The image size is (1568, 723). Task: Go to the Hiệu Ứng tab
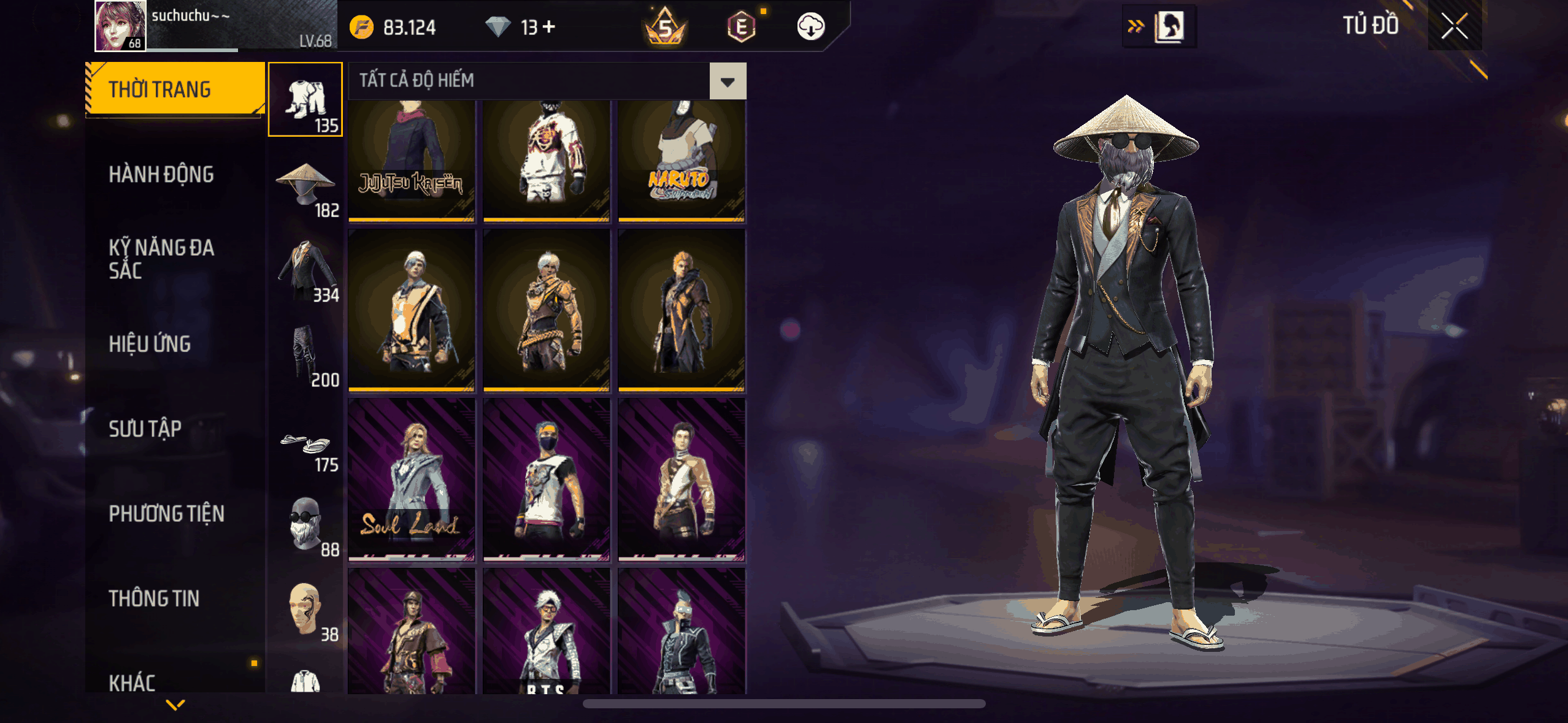[150, 344]
